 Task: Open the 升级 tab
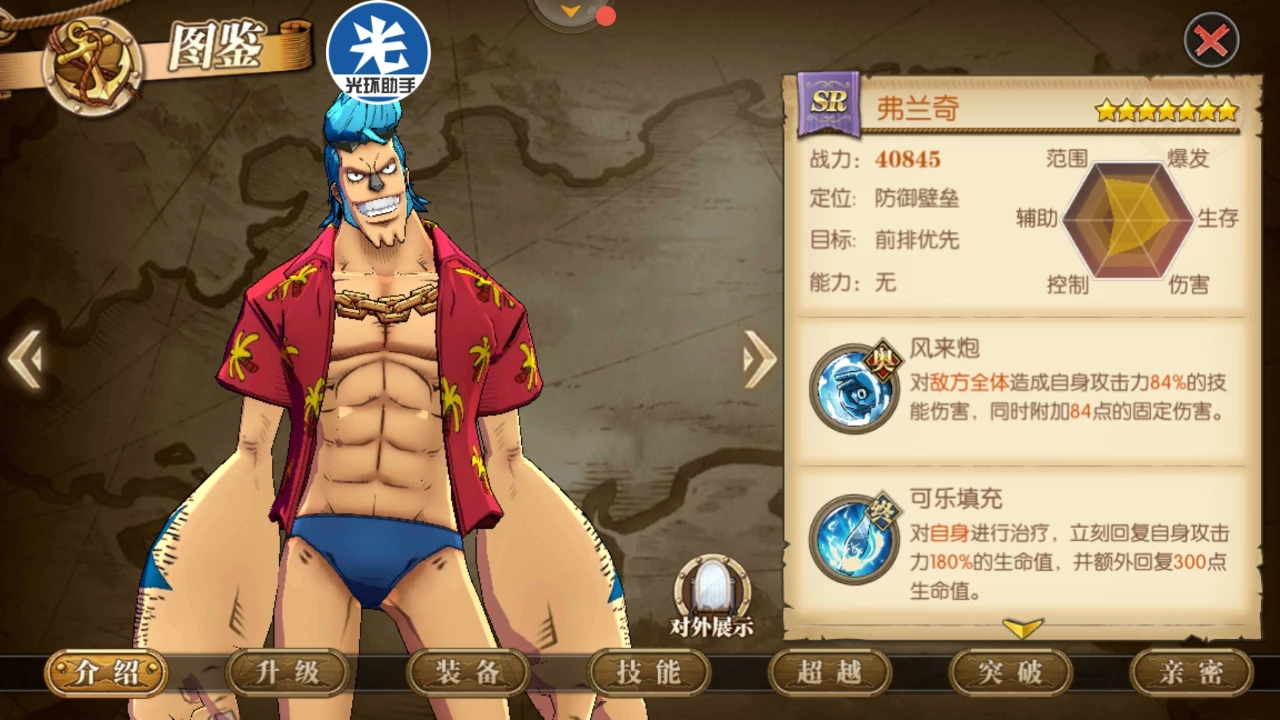pyautogui.click(x=288, y=673)
